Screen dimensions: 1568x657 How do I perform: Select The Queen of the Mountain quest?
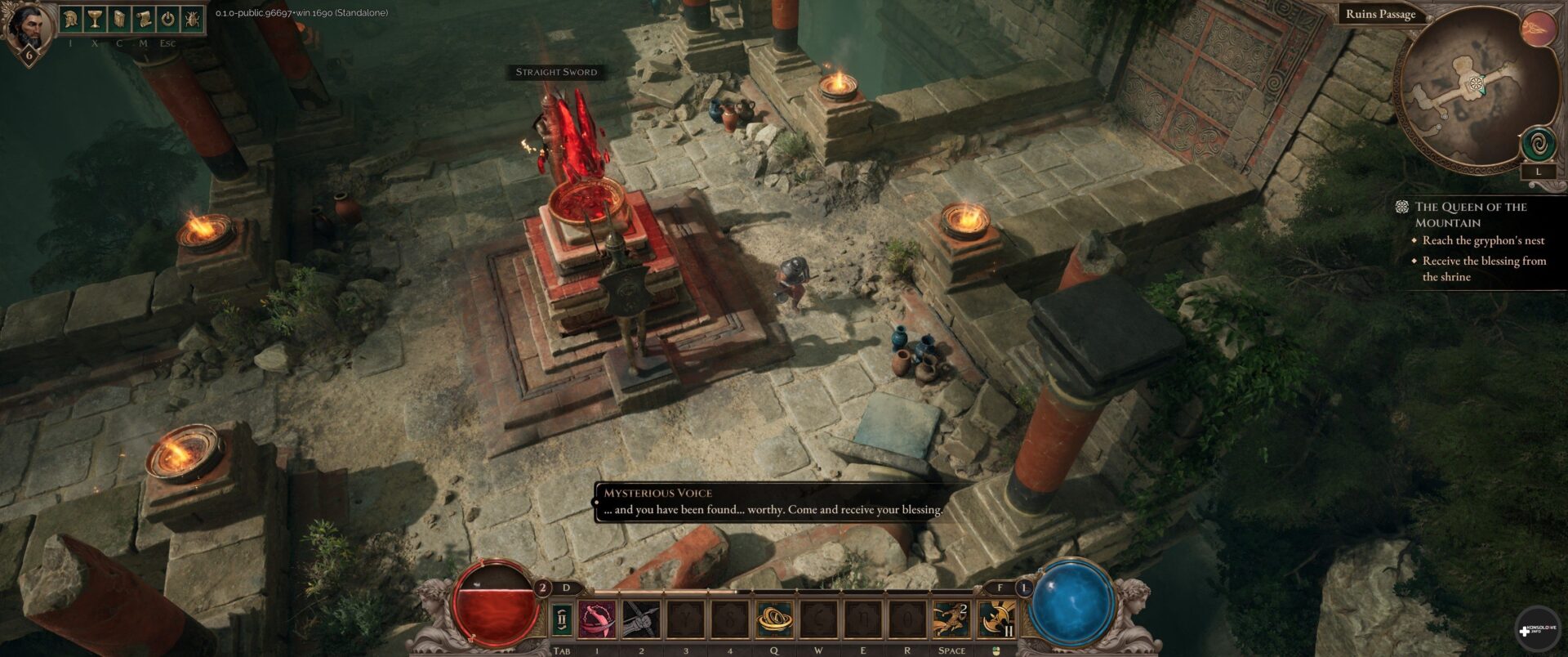tap(1470, 214)
